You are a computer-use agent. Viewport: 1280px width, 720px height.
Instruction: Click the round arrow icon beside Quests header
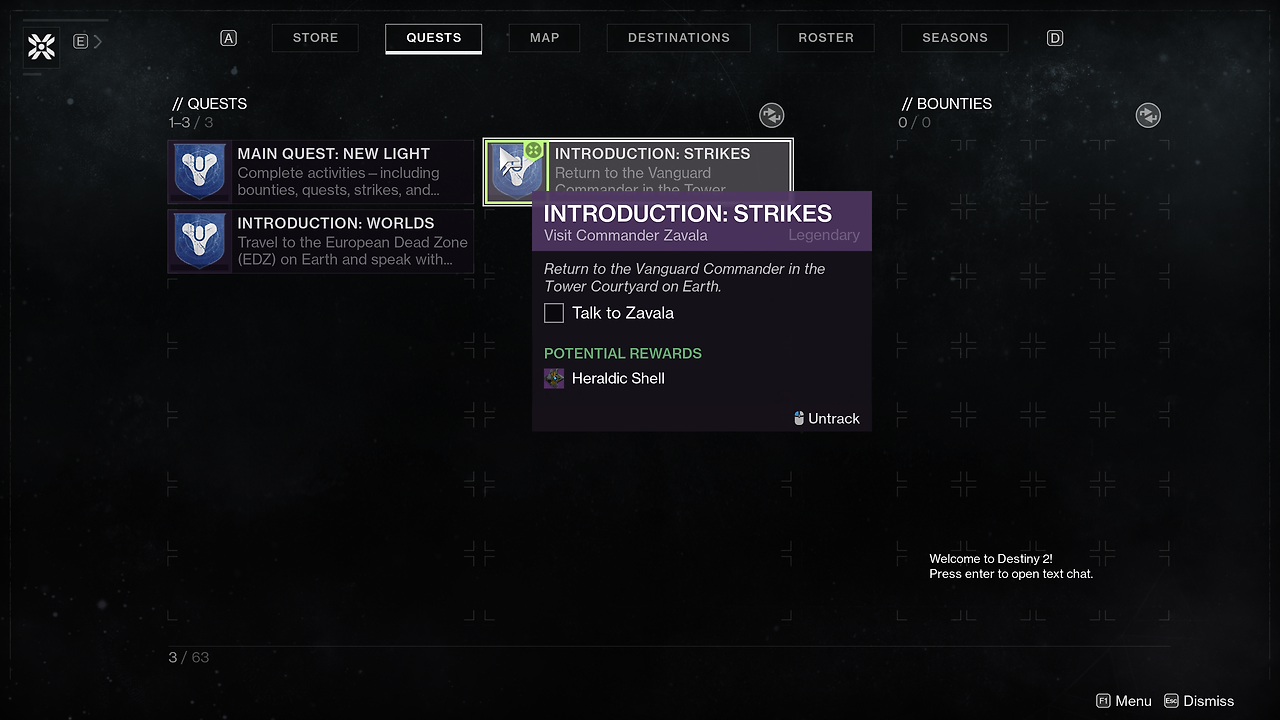pos(771,115)
